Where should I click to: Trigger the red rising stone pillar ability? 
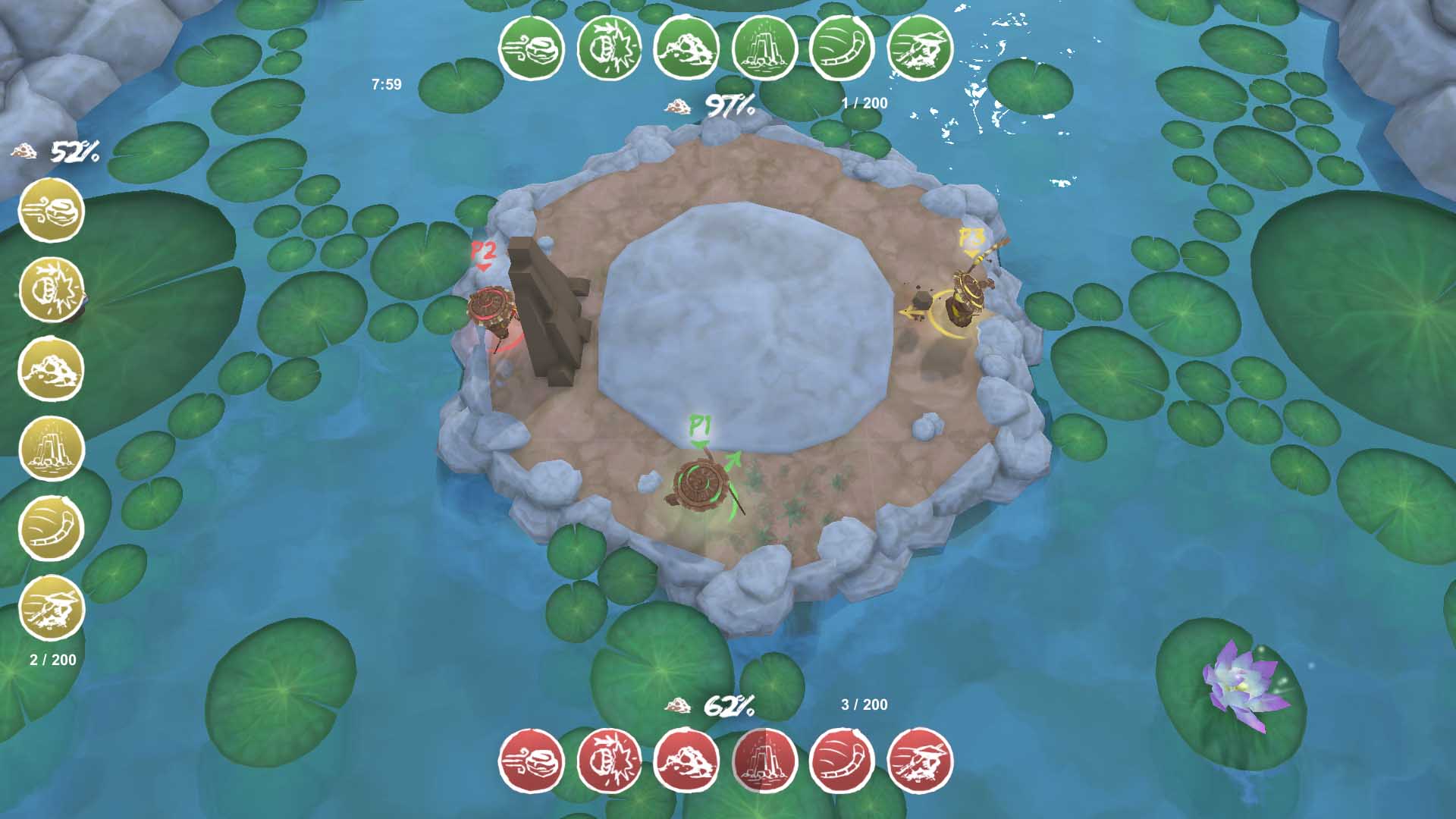(764, 761)
